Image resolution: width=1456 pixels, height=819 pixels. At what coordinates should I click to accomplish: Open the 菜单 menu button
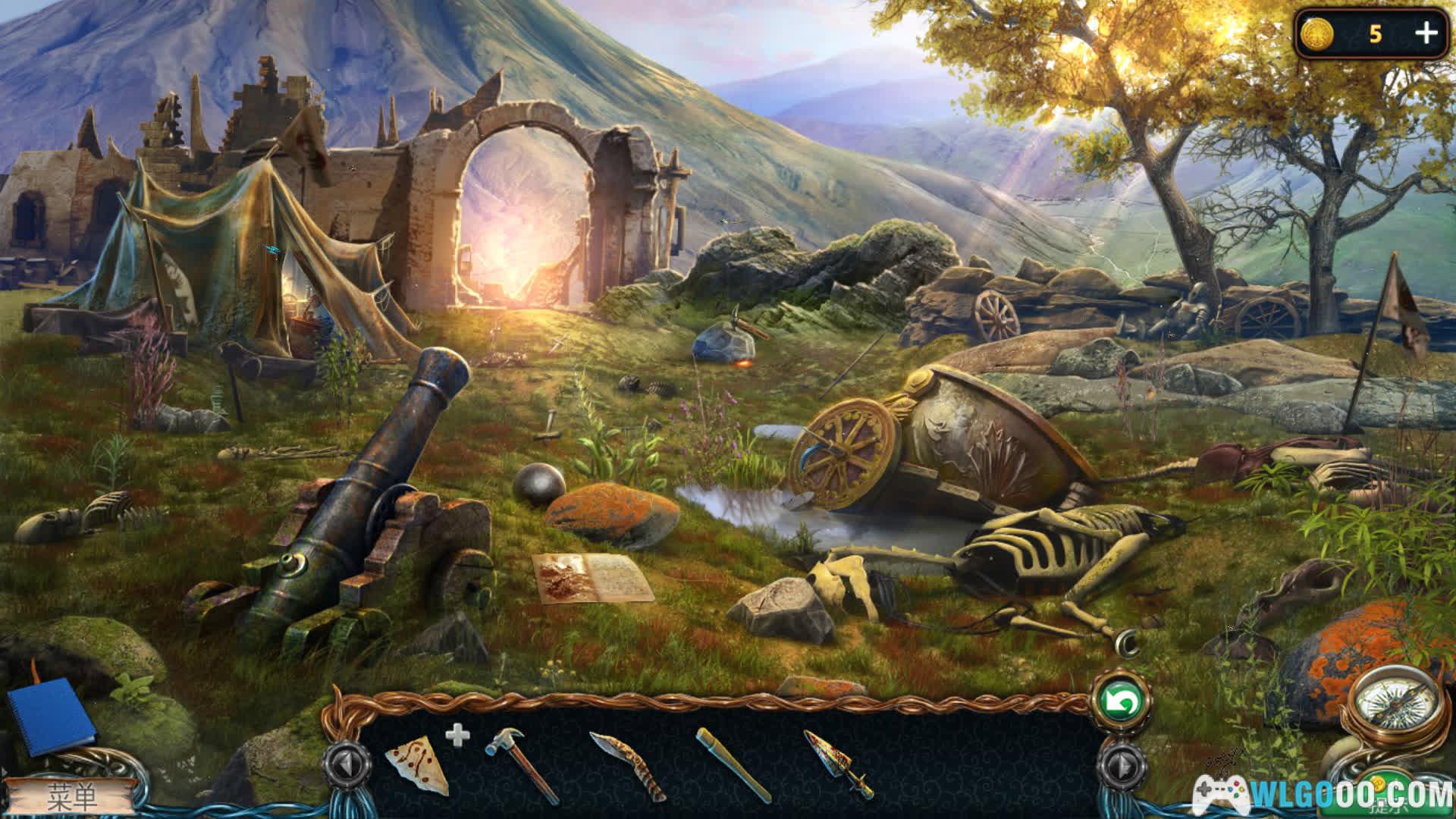pos(72,796)
